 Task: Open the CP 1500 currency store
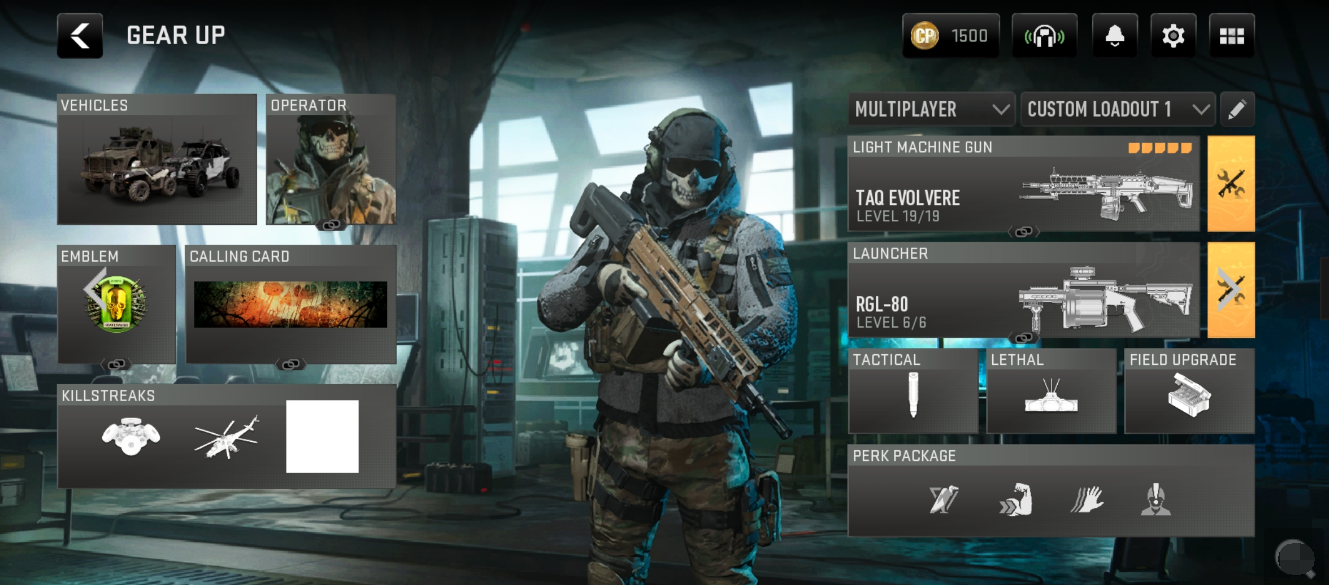950,36
